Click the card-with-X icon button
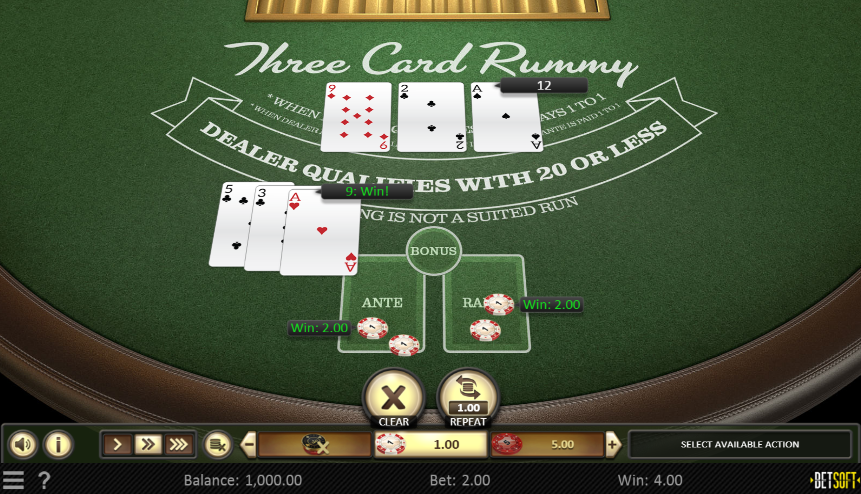The width and height of the screenshot is (861, 494). coord(215,444)
